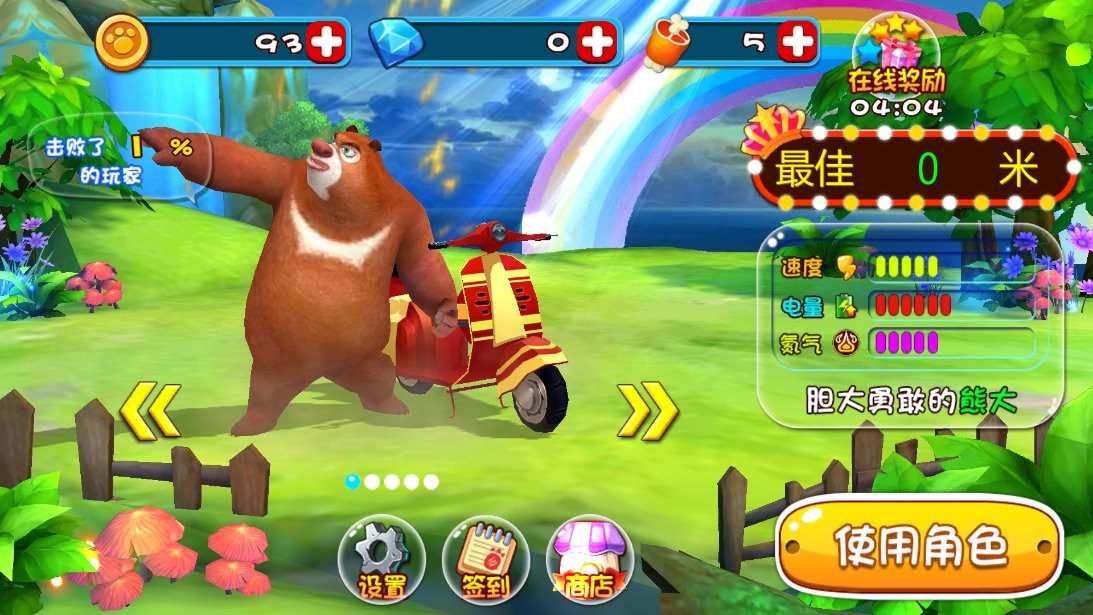Add more meat energy with plus button
Screen dimensions: 1093x615
796,42
